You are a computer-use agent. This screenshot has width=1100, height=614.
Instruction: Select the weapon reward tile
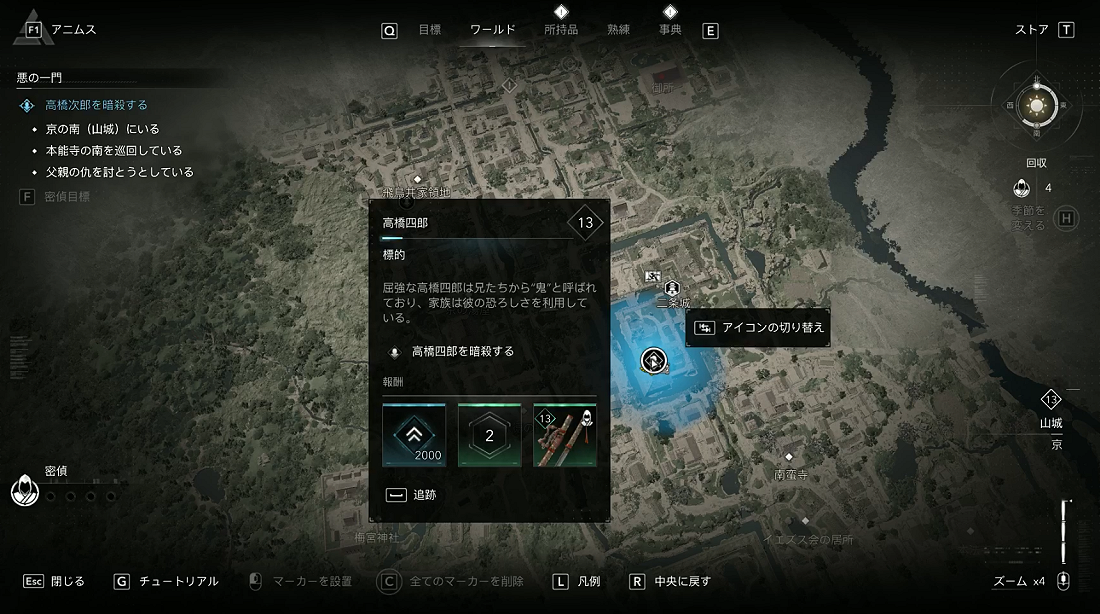tap(565, 435)
